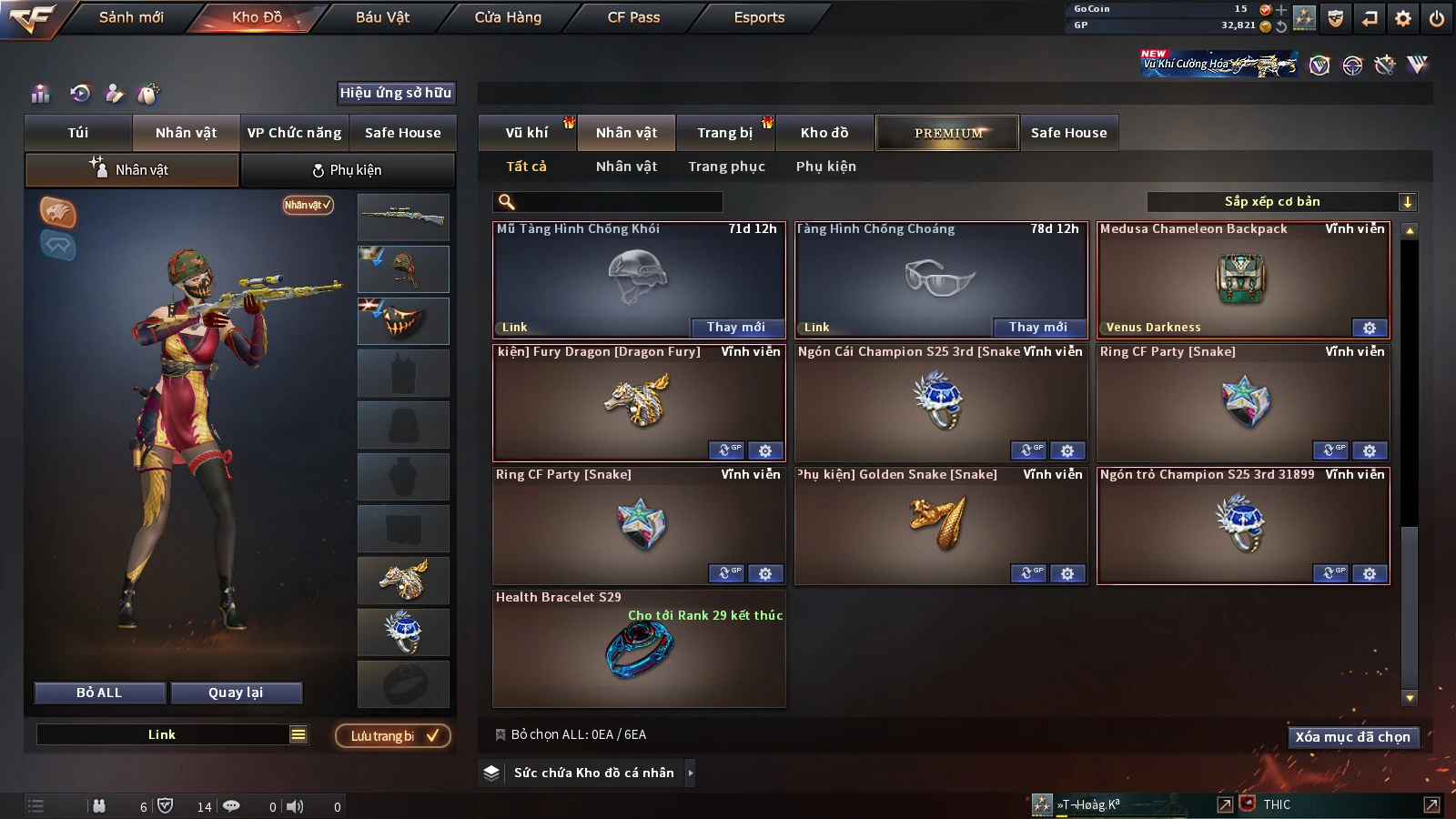
Task: Open the Sảnh mới lobby menu
Action: tap(131, 17)
